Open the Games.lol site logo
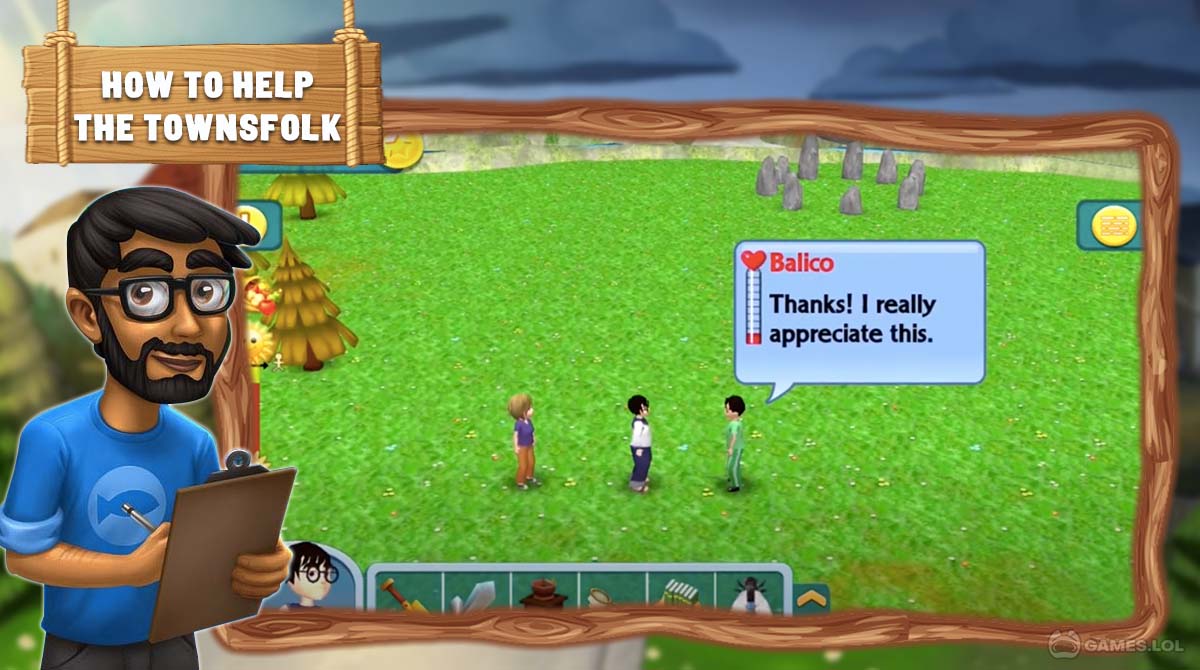The width and height of the screenshot is (1200, 670). tap(1120, 643)
